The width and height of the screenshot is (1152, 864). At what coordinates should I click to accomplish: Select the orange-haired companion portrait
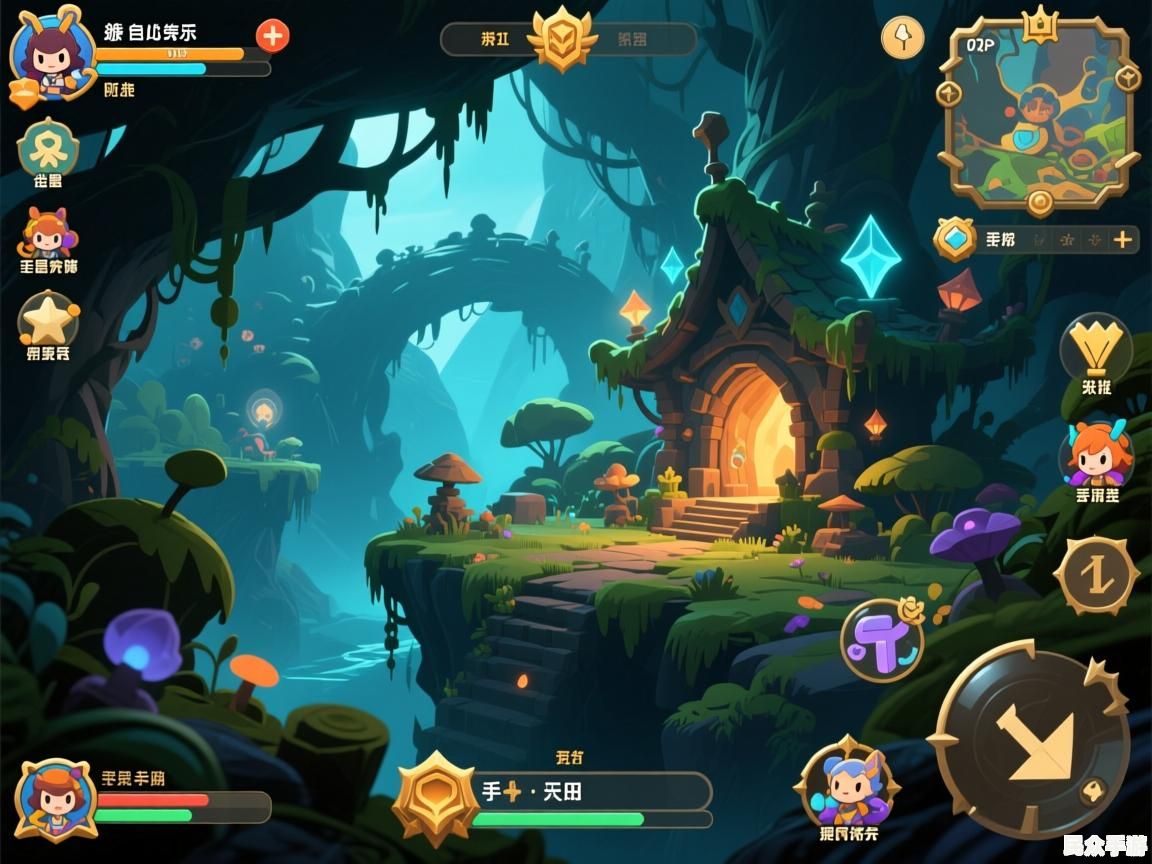(x=1097, y=455)
